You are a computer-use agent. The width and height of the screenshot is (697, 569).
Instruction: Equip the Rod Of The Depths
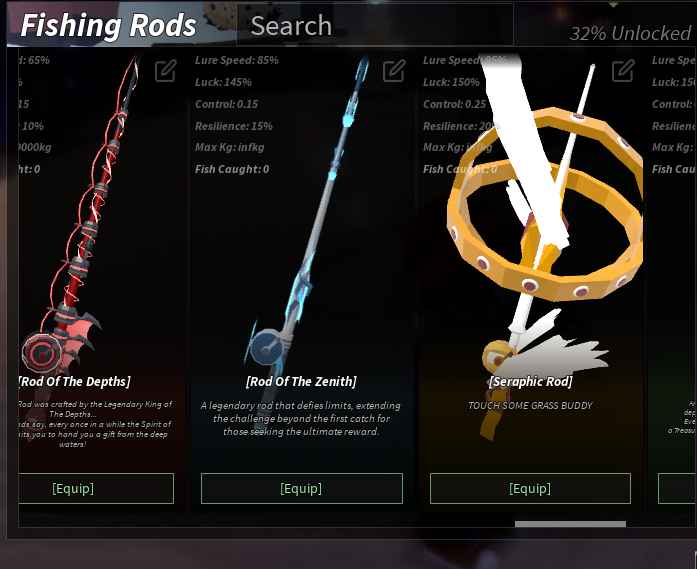(x=96, y=488)
